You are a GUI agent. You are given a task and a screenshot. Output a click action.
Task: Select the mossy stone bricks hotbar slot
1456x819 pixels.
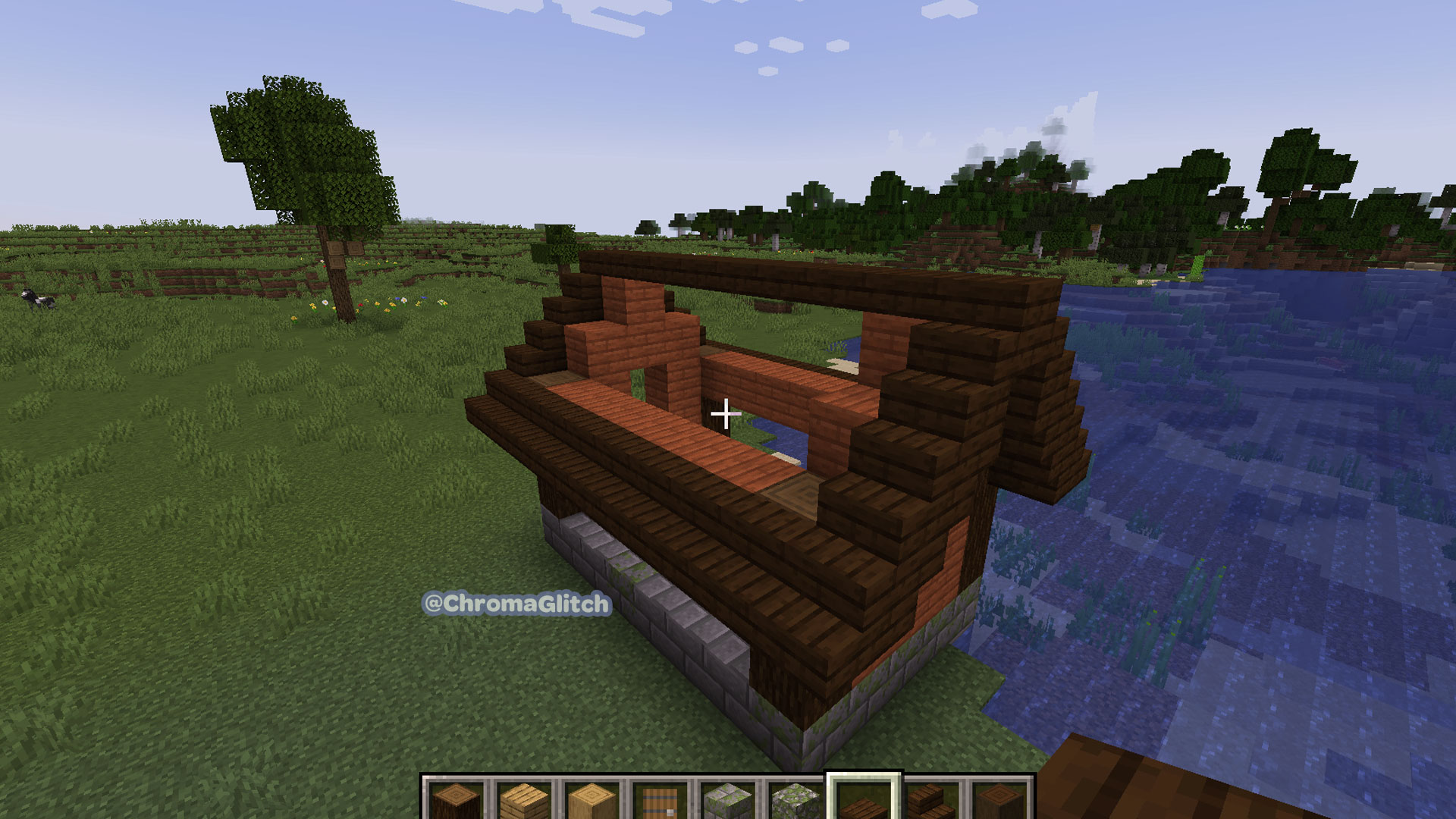[x=729, y=802]
